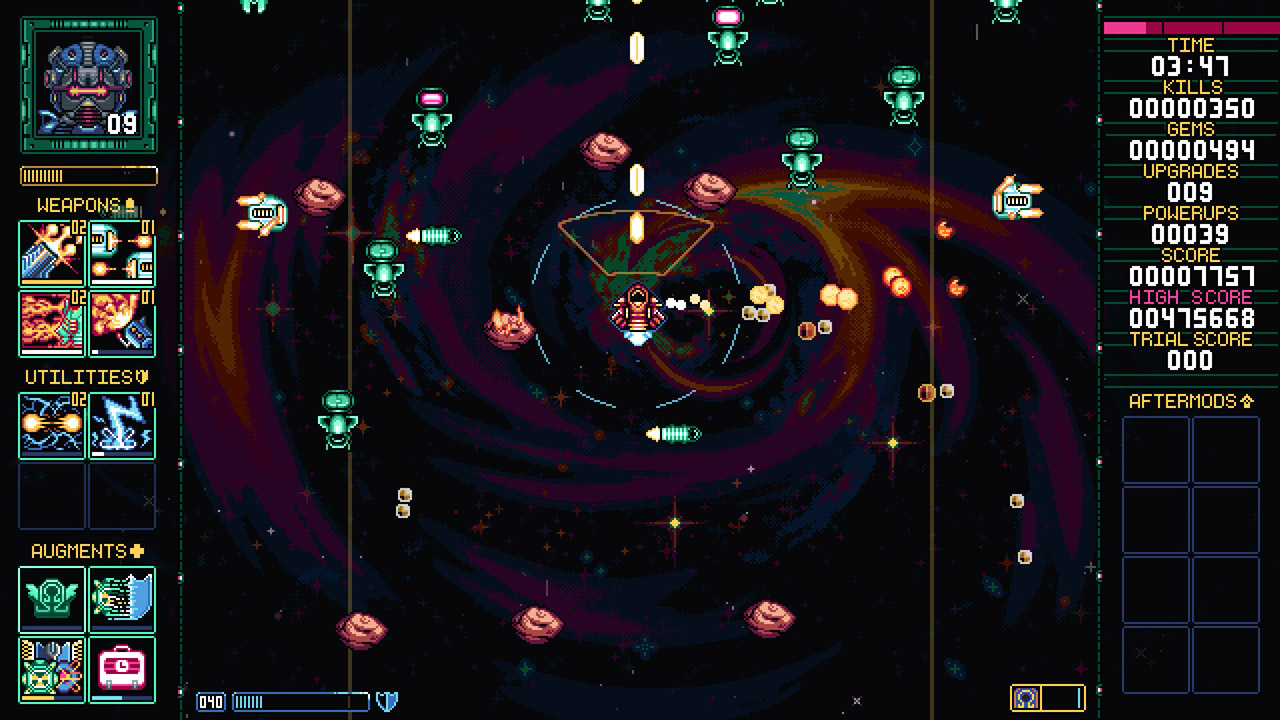1280x720 pixels.
Task: Select the winged omega crest augment
Action: [51, 600]
